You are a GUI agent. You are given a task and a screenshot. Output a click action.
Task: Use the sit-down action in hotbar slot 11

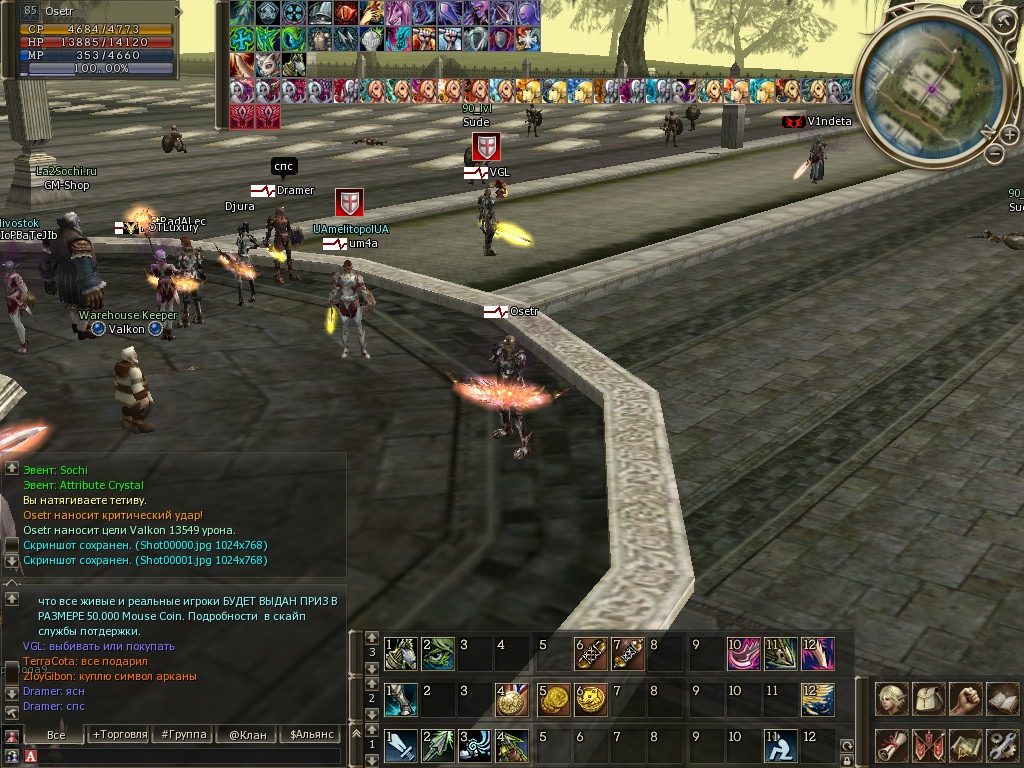780,746
